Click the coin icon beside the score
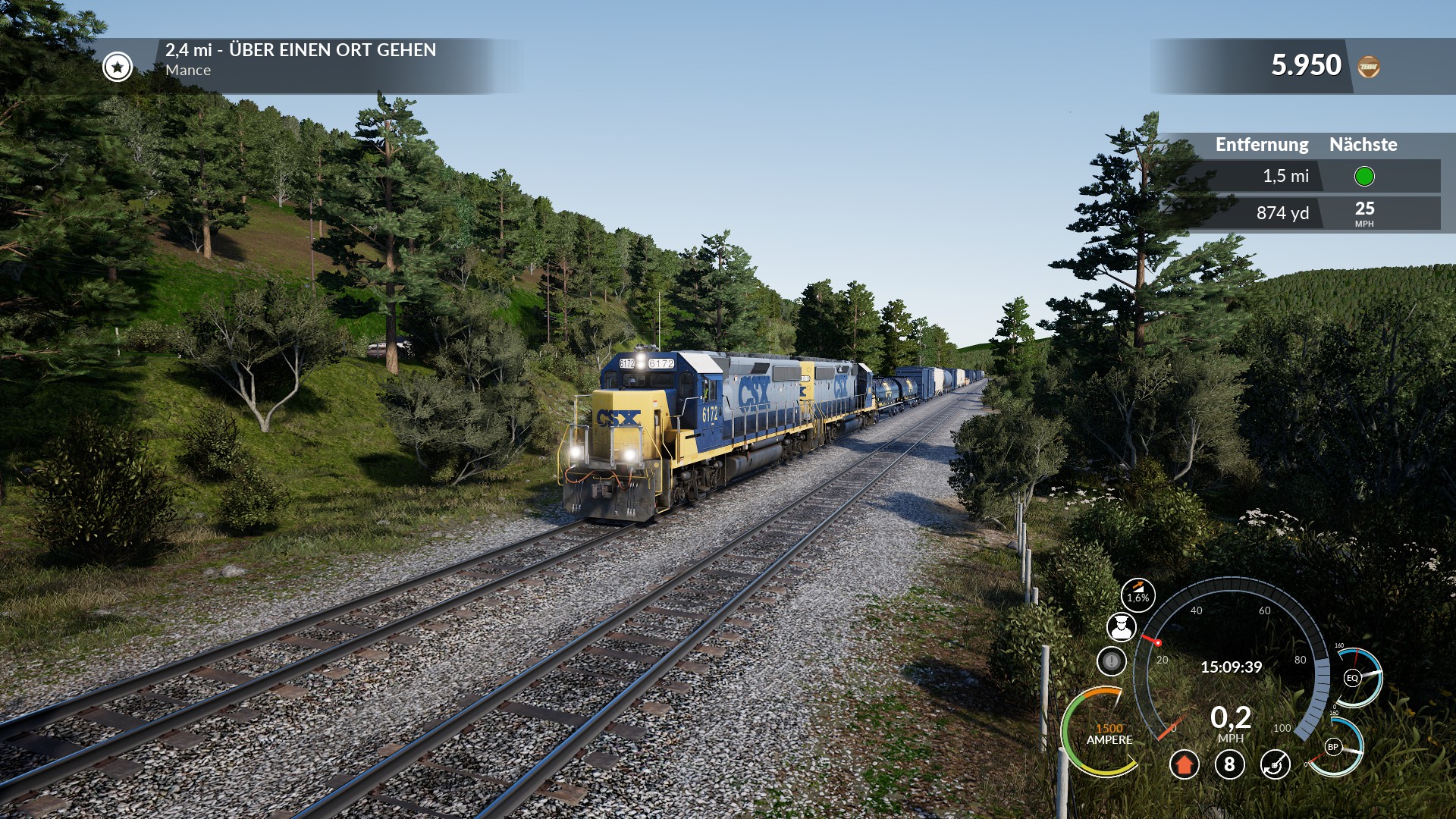 1368,67
